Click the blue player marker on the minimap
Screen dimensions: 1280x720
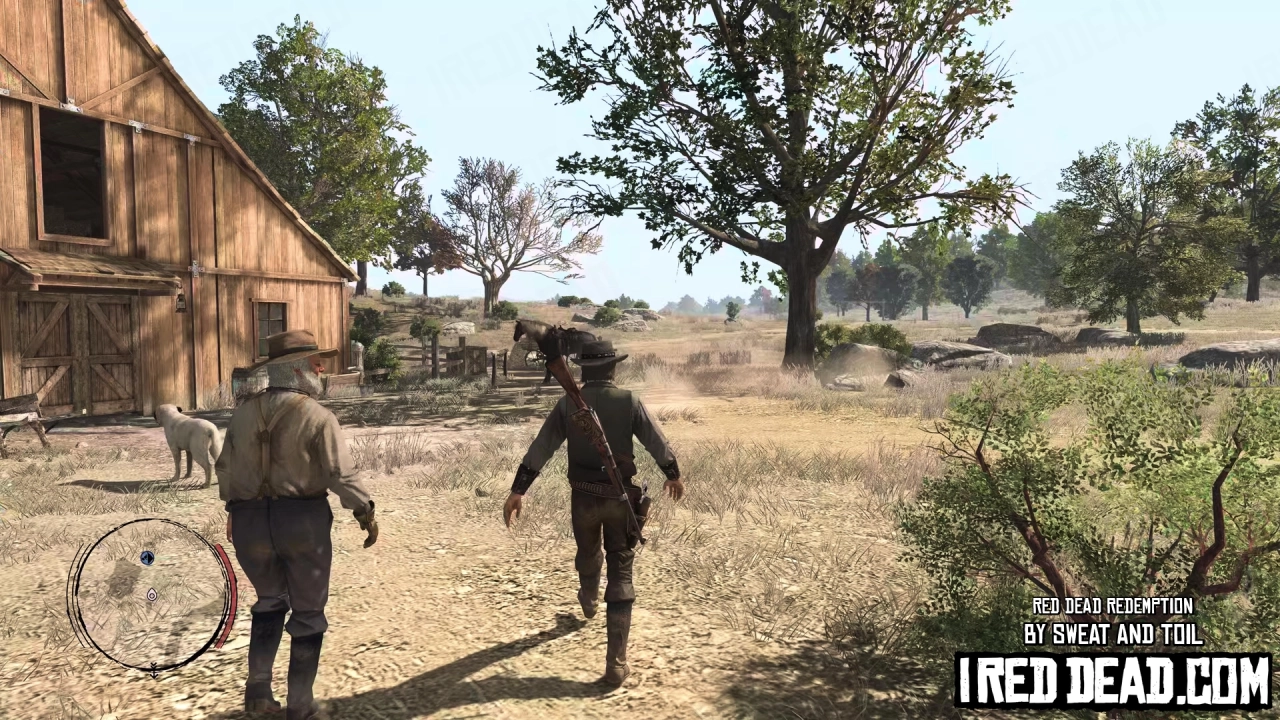[x=147, y=557]
